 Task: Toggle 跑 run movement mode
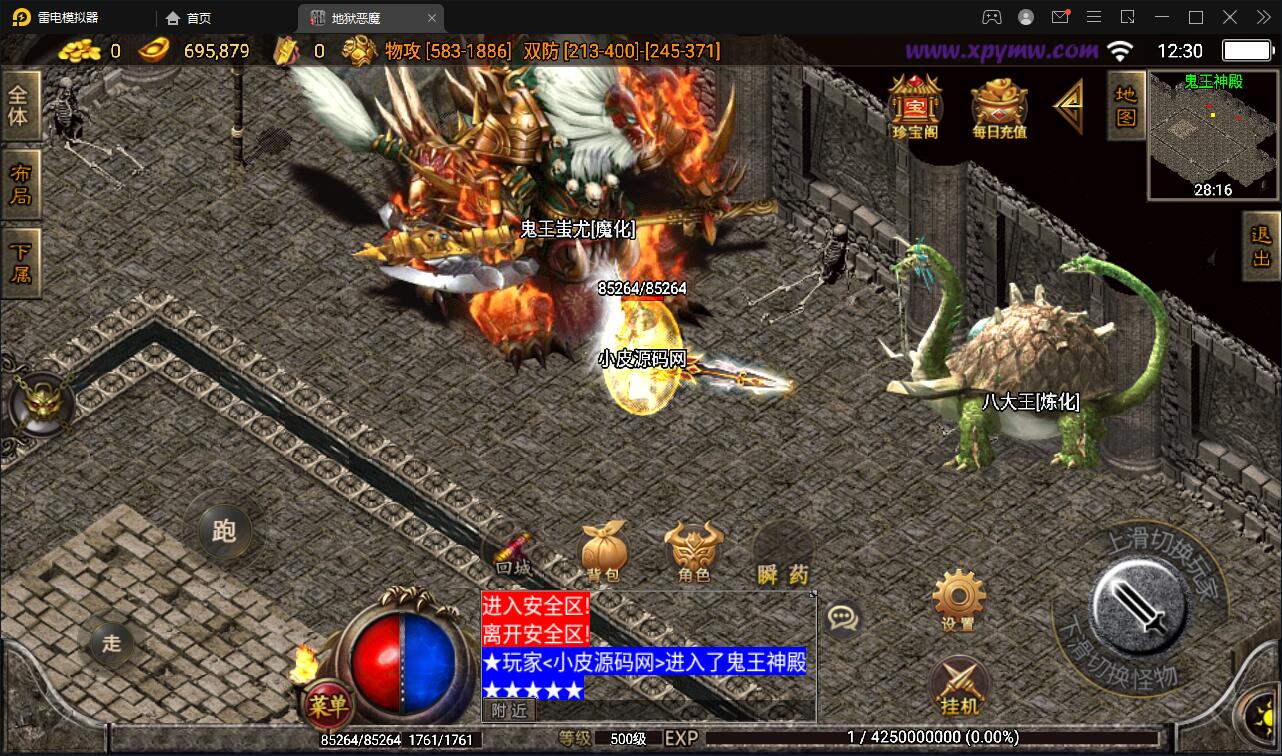(x=222, y=531)
